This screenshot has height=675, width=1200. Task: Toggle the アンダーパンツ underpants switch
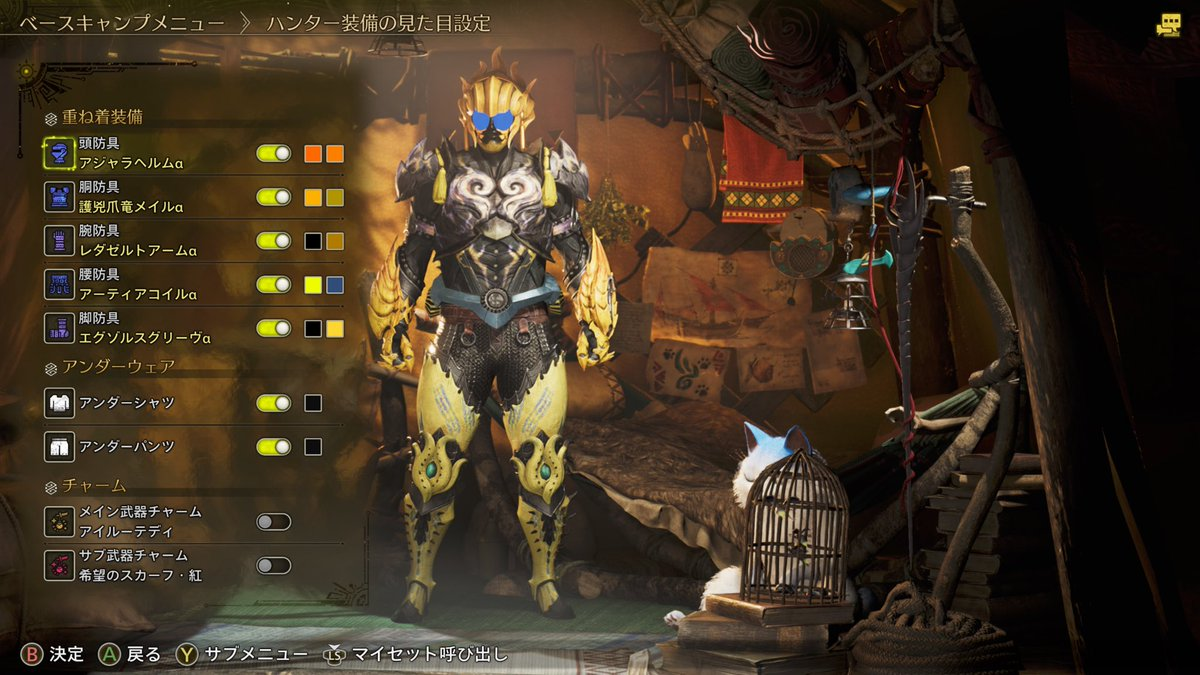pos(273,446)
